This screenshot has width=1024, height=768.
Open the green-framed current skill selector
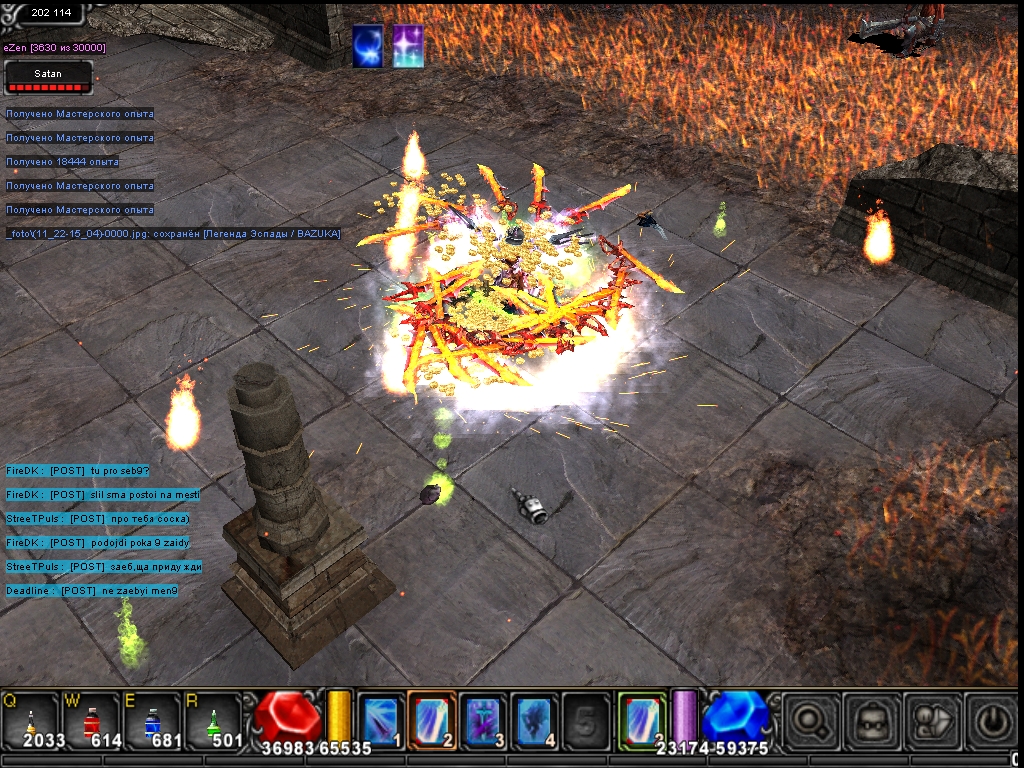pyautogui.click(x=641, y=718)
